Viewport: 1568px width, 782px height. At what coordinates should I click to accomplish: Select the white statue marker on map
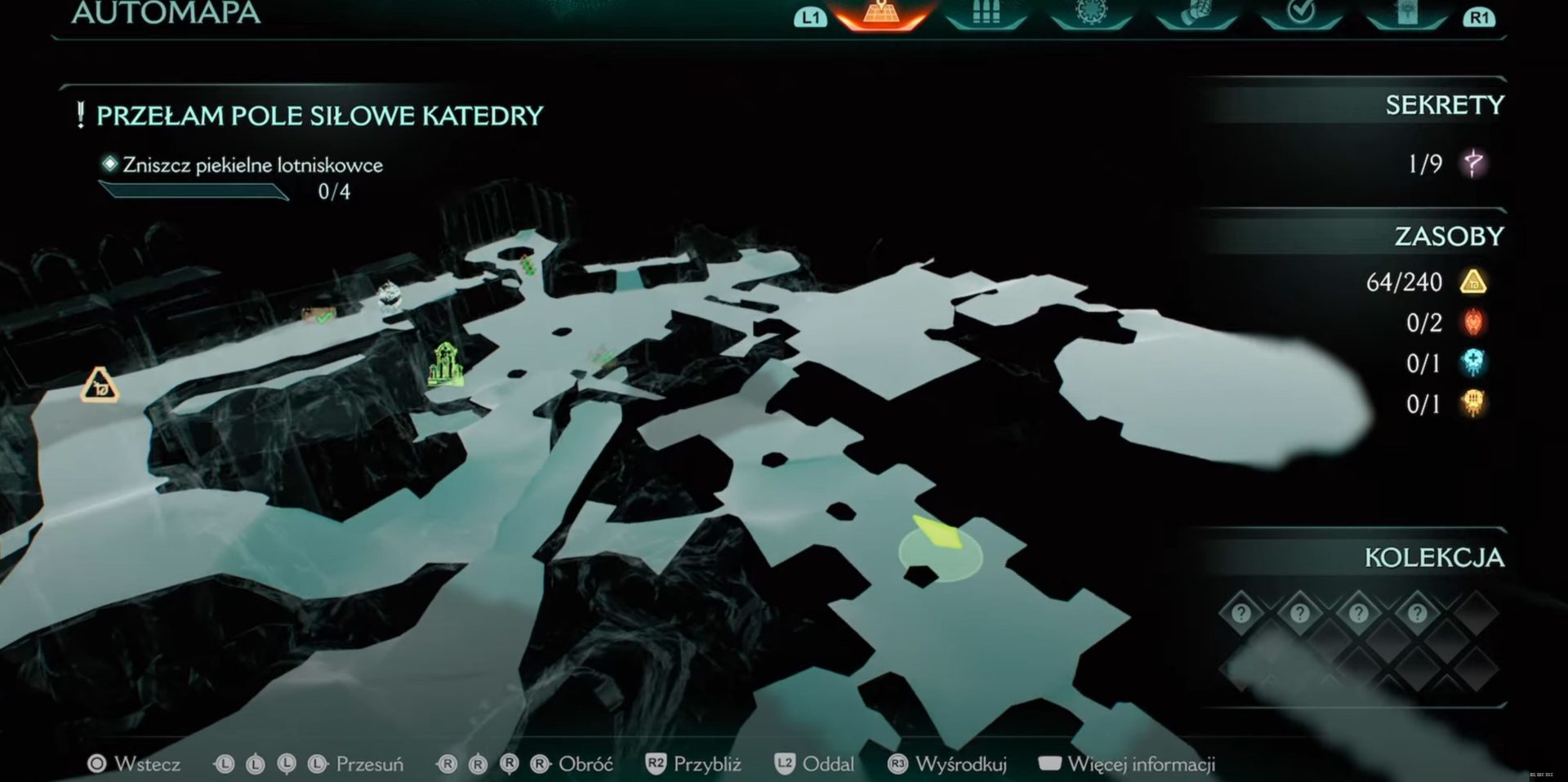coord(390,295)
